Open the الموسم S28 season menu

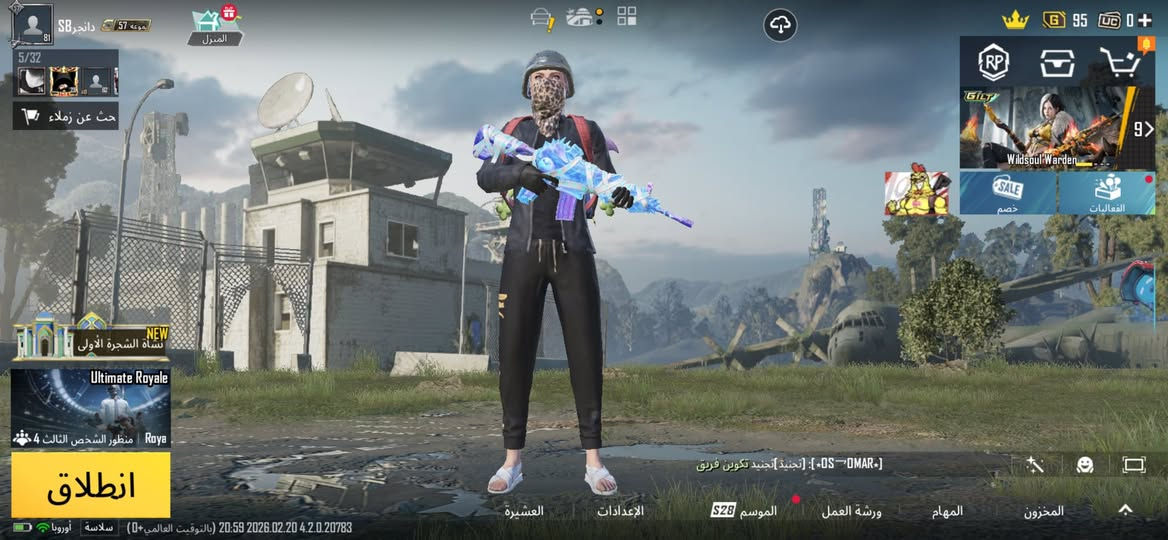point(744,511)
